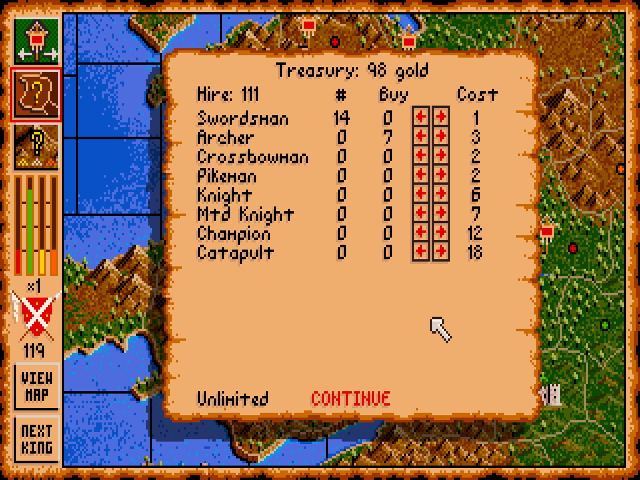Hire a Champion via the right arrow
The image size is (640, 480).
440,233
